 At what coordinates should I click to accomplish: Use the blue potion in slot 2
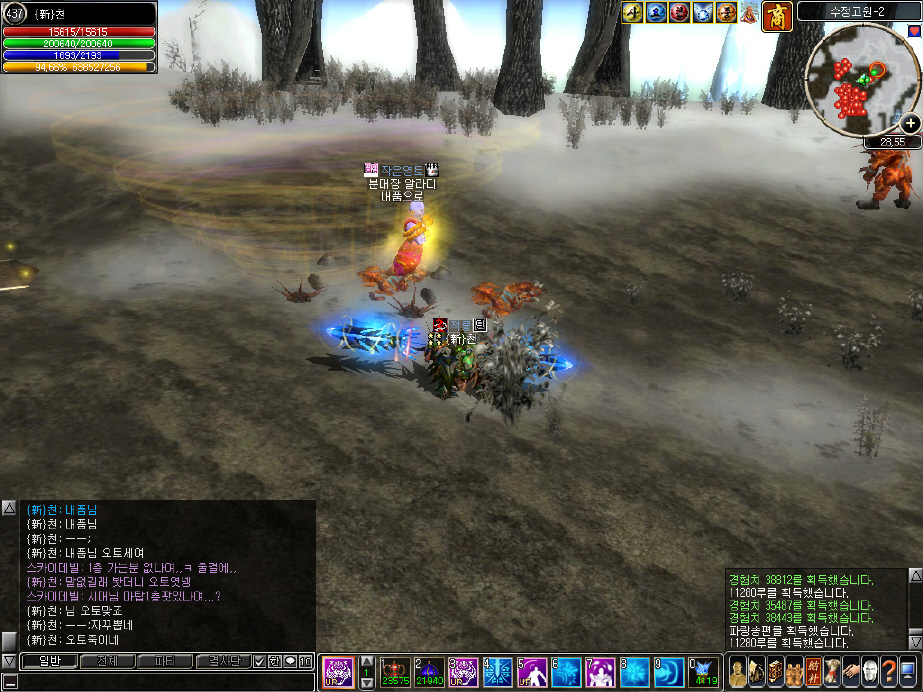pos(430,672)
